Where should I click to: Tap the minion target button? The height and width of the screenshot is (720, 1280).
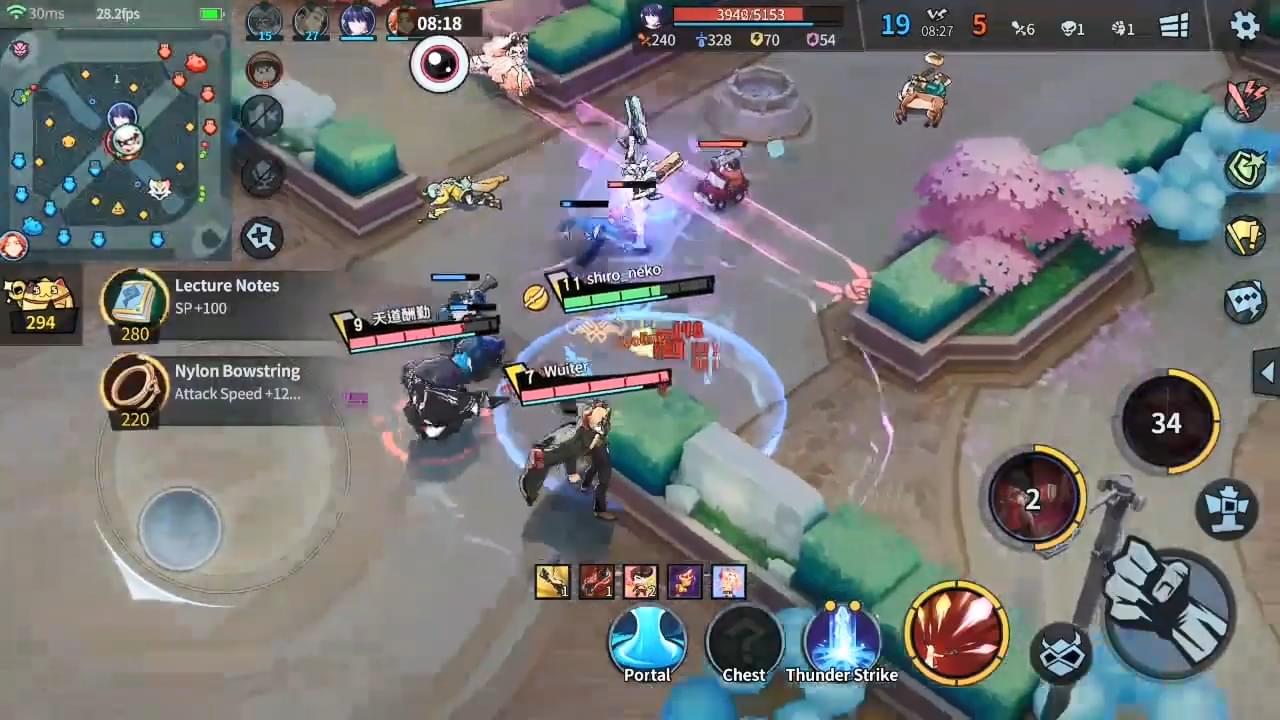pos(1061,655)
